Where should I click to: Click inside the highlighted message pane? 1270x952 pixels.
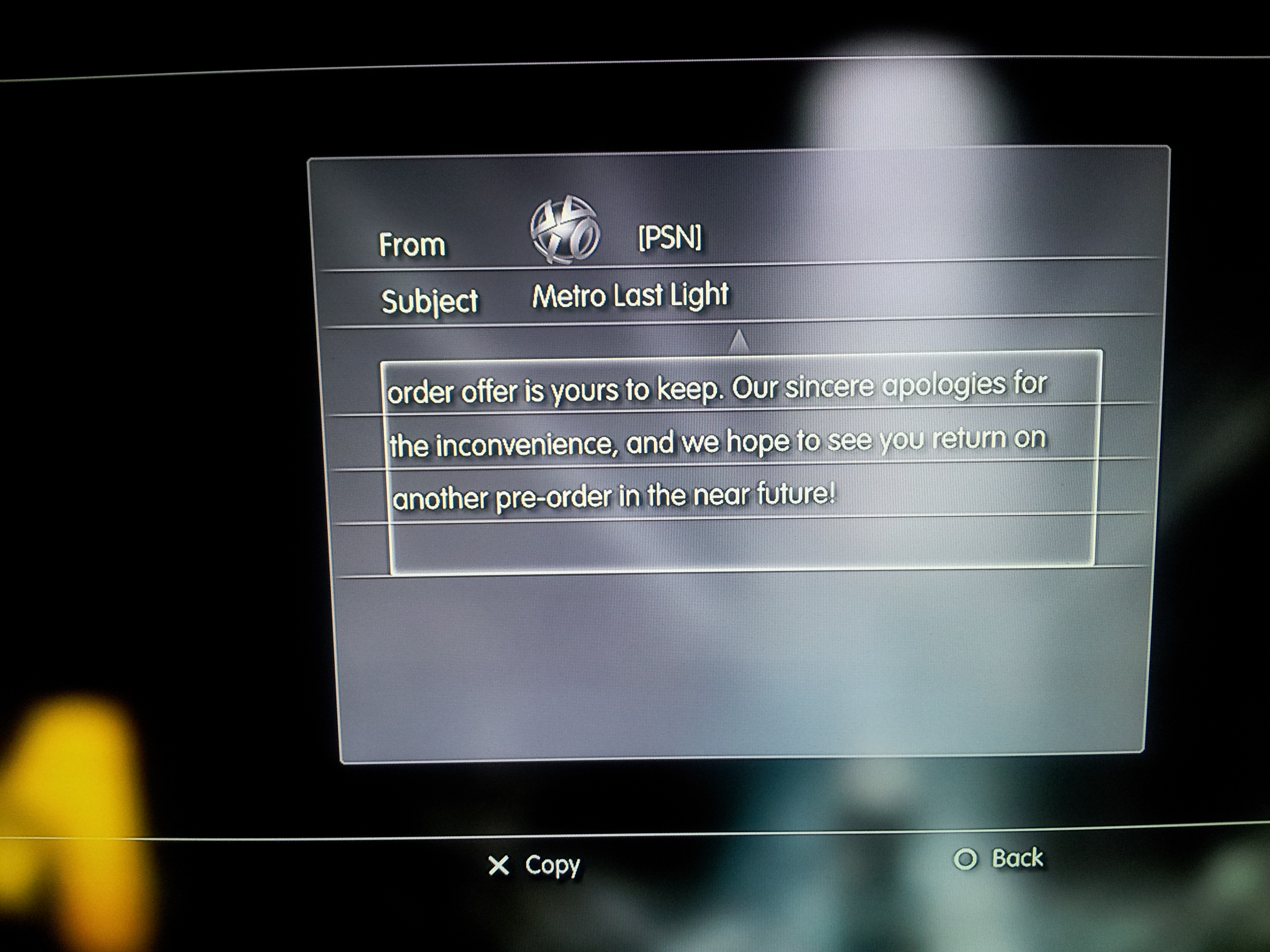(741, 459)
